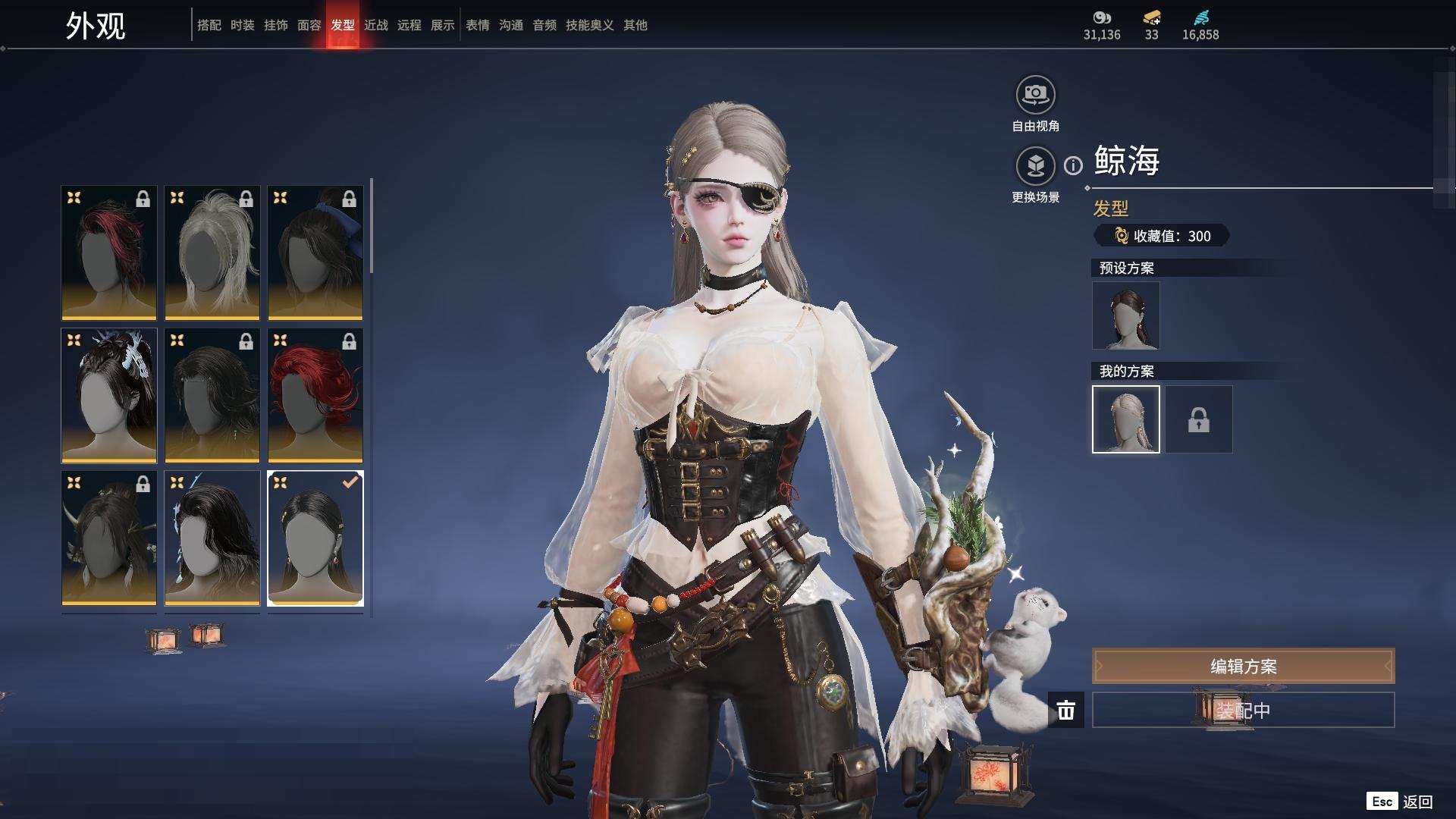
Task: Choose the red-streaked black hairstyle
Action: tap(109, 253)
